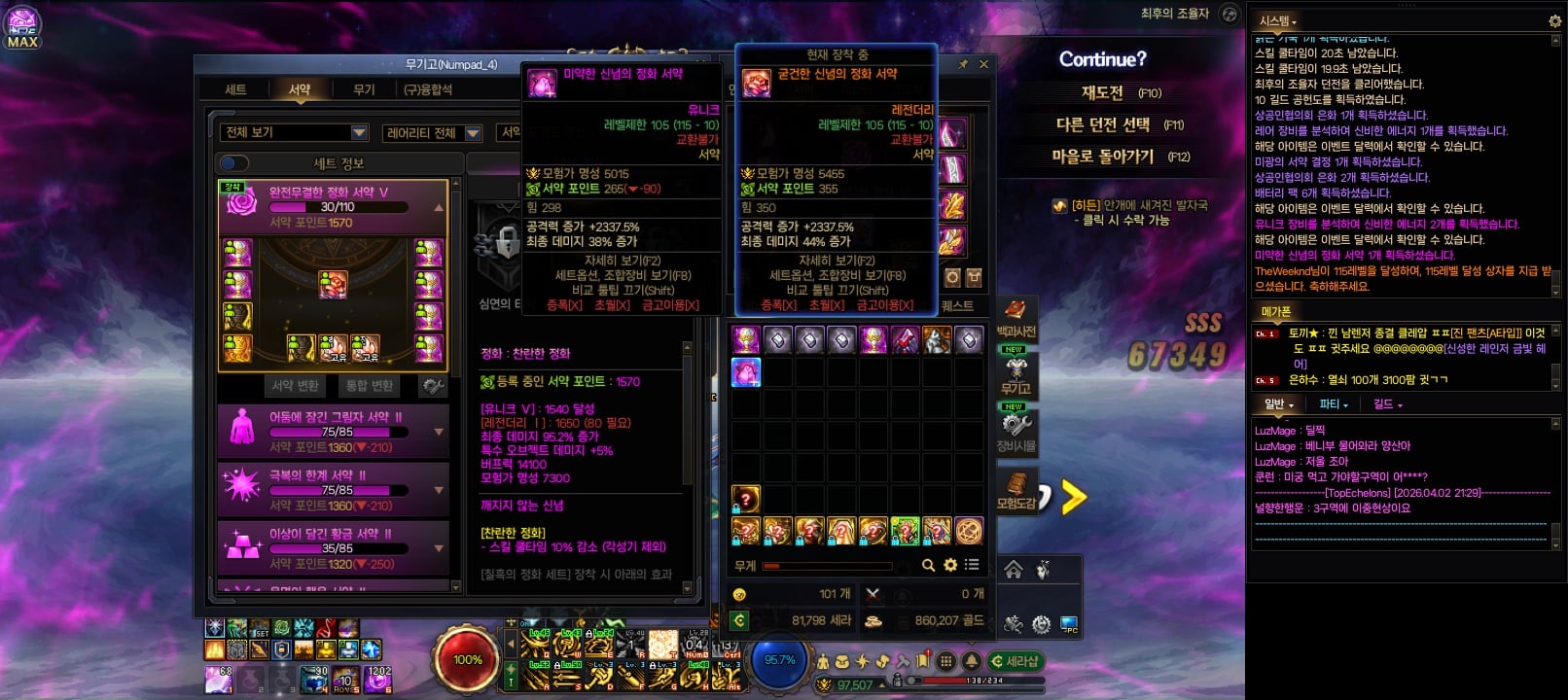Click the inventory search magnifier icon
Image resolution: width=1568 pixels, height=700 pixels.
point(928,565)
